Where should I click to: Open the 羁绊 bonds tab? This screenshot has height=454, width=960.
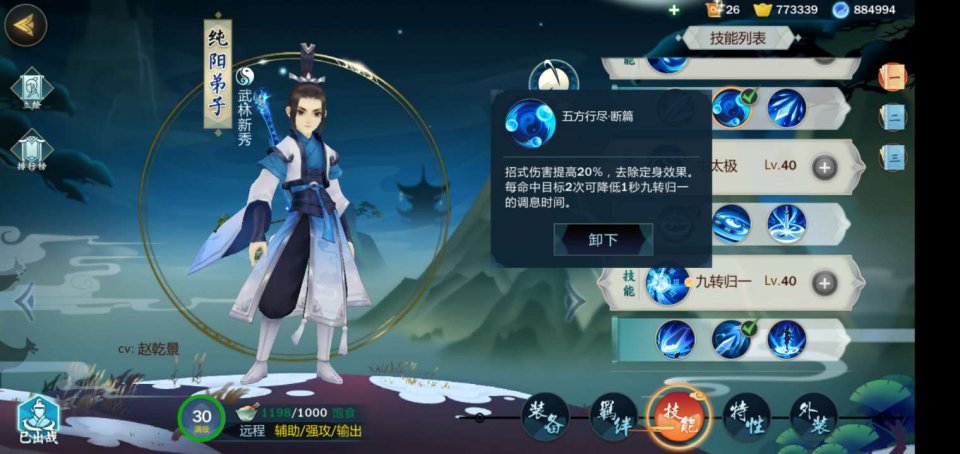pyautogui.click(x=612, y=416)
